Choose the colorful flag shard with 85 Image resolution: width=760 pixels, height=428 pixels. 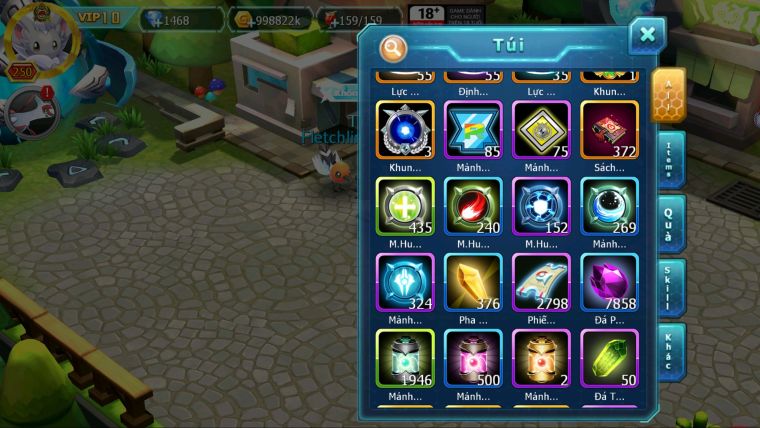click(x=473, y=130)
